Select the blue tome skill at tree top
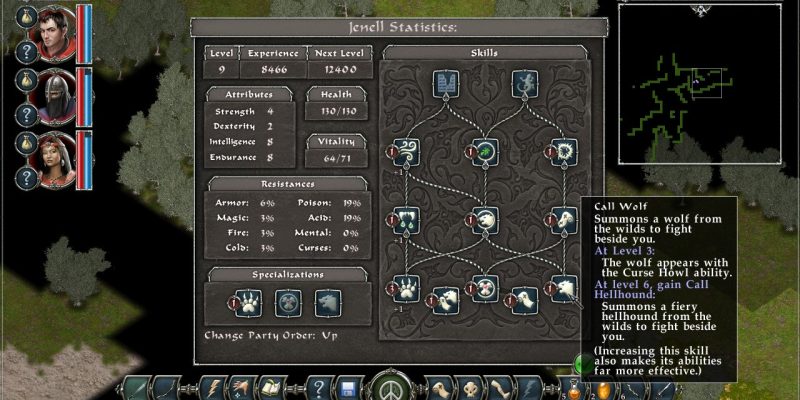Viewport: 800px width, 400px height. [446, 83]
